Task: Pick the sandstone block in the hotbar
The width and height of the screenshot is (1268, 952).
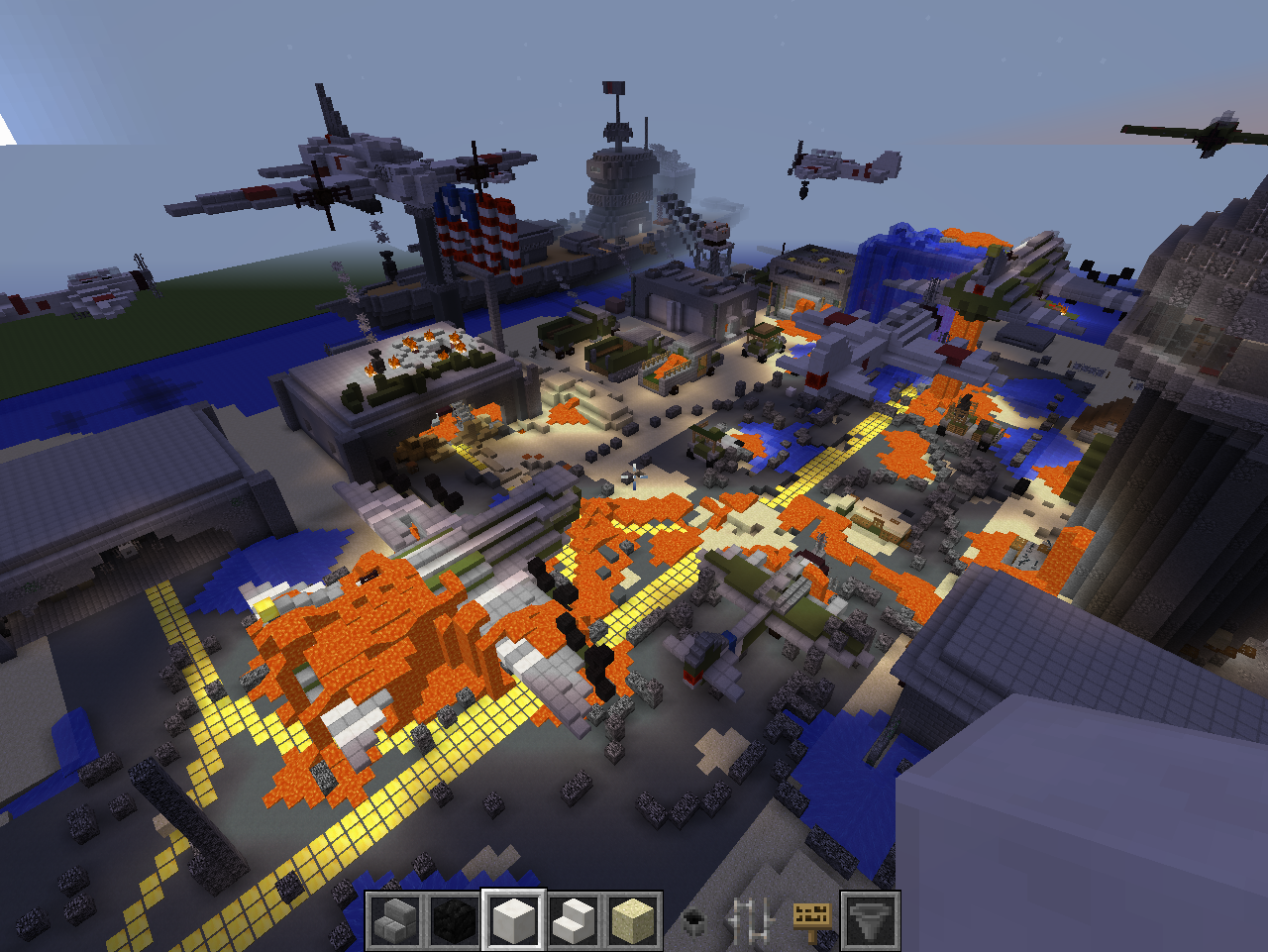Action: 633,920
